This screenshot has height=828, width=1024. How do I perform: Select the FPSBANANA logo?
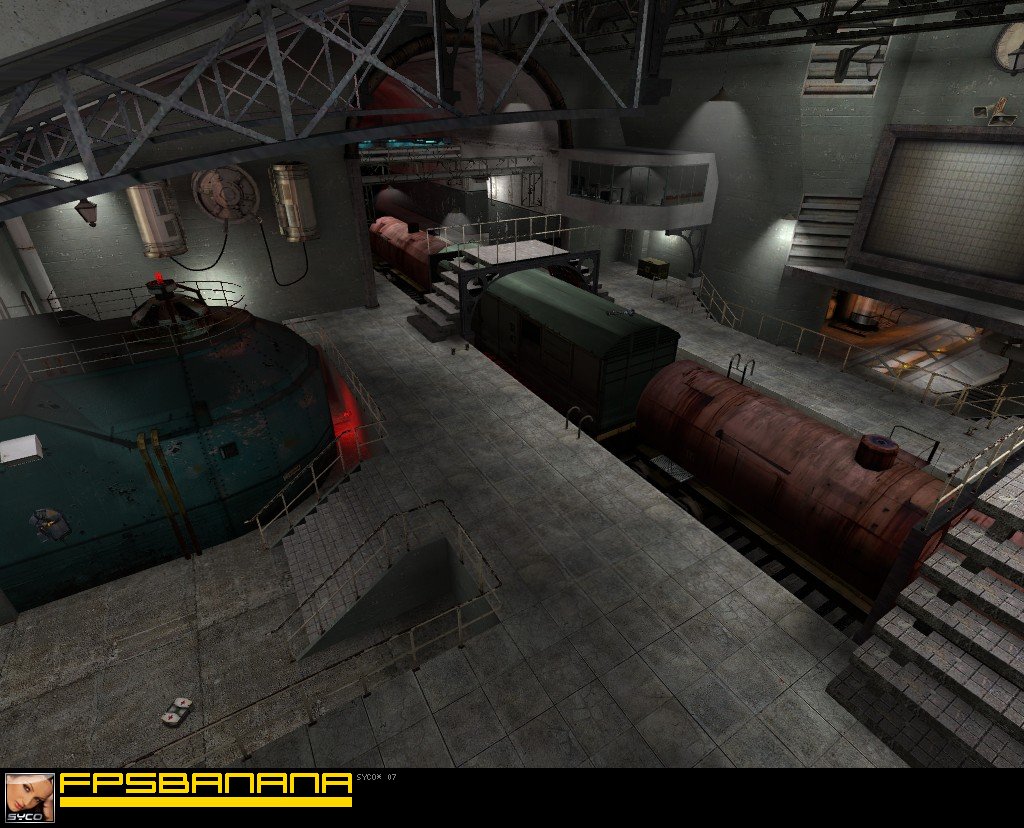pyautogui.click(x=205, y=785)
